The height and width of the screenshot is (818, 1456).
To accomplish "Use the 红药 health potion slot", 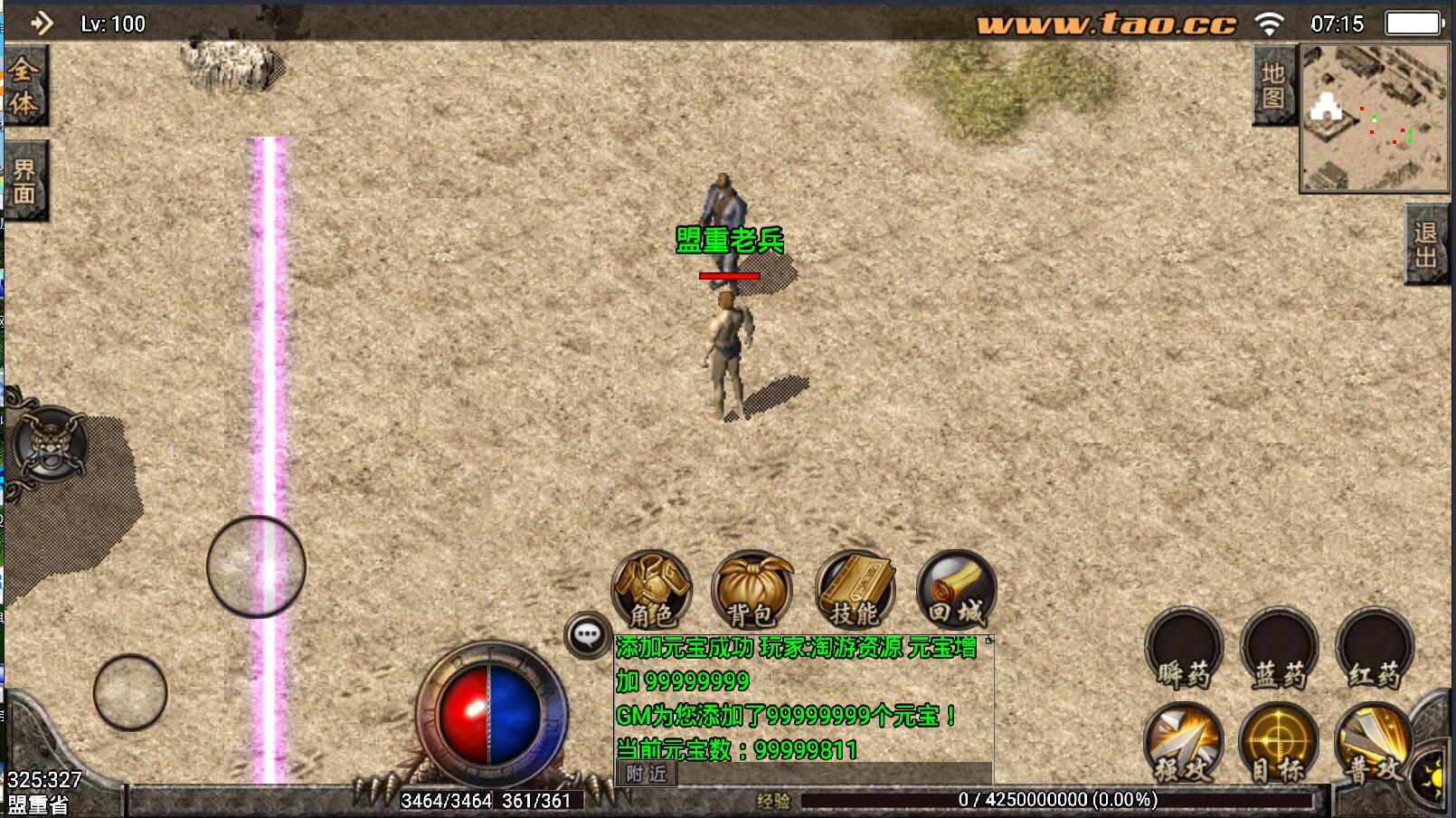I will point(1375,648).
